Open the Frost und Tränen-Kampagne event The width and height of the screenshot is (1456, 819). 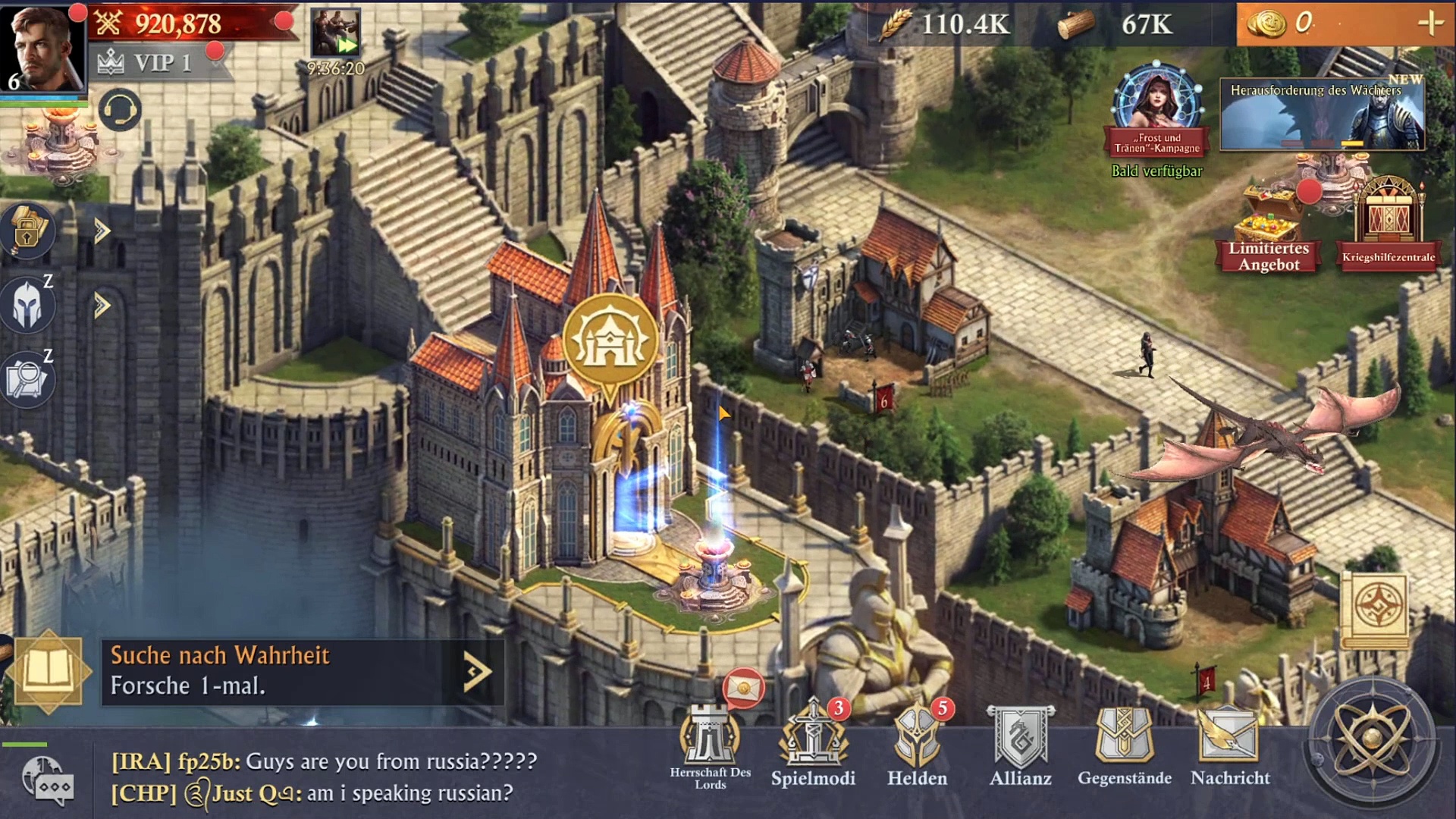point(1156,106)
